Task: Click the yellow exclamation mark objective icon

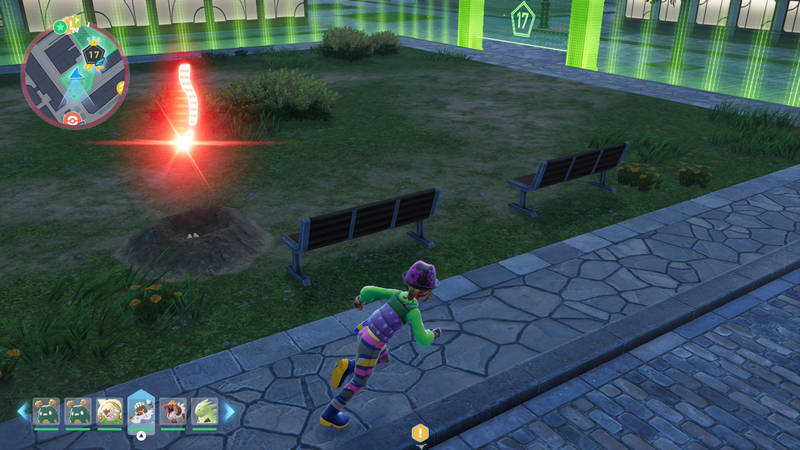Action: tap(420, 433)
